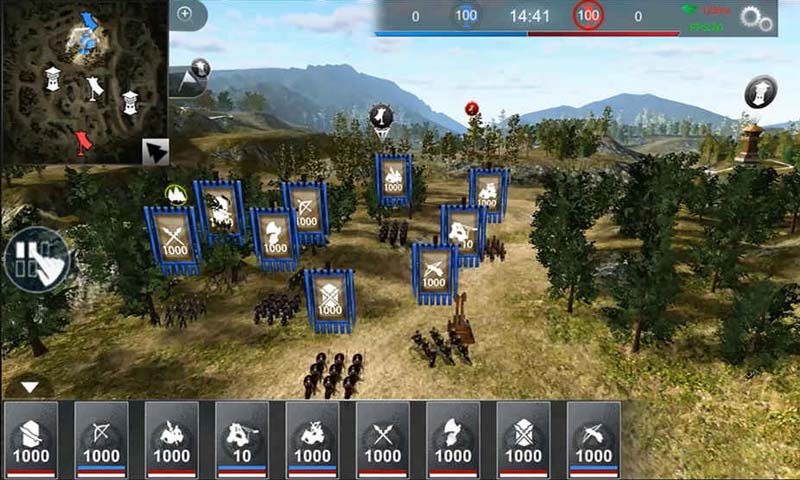Select the shield infantry unit card

click(31, 439)
